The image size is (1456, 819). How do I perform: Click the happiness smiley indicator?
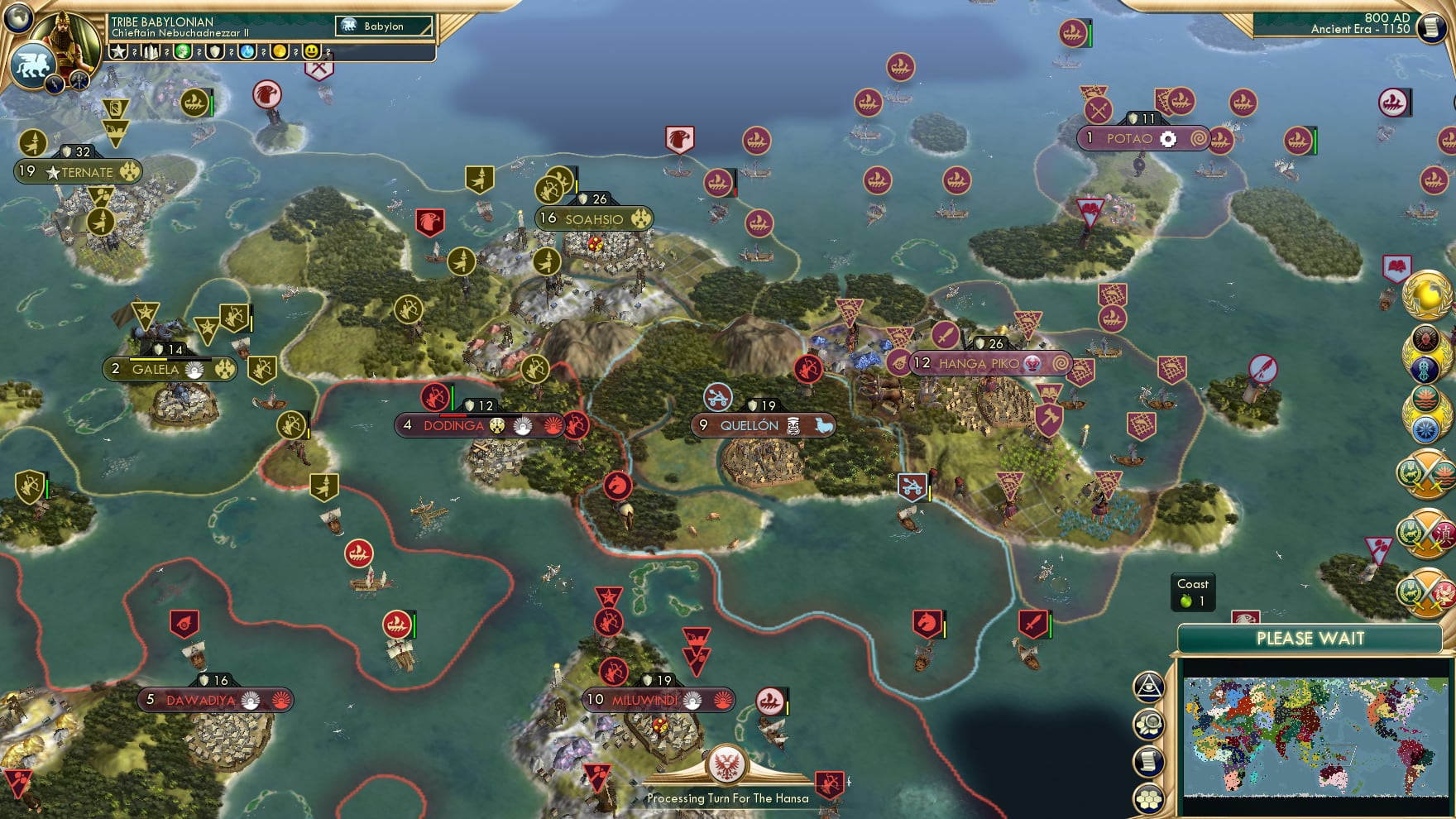tap(311, 52)
